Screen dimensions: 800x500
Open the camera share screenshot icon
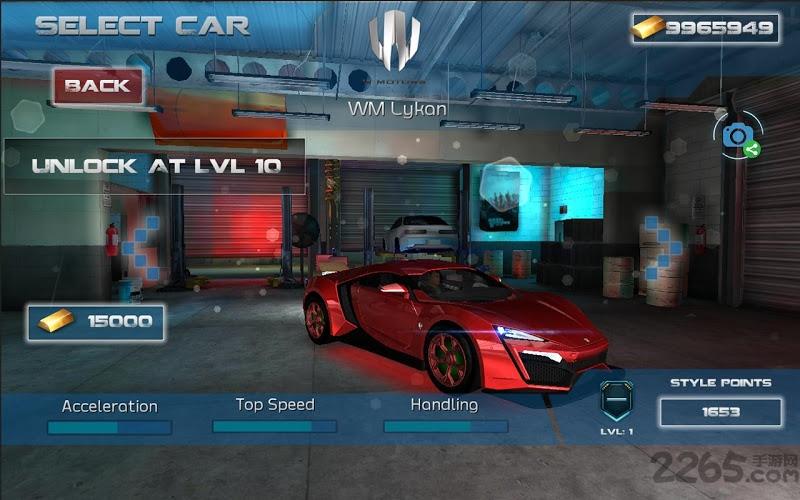point(739,136)
